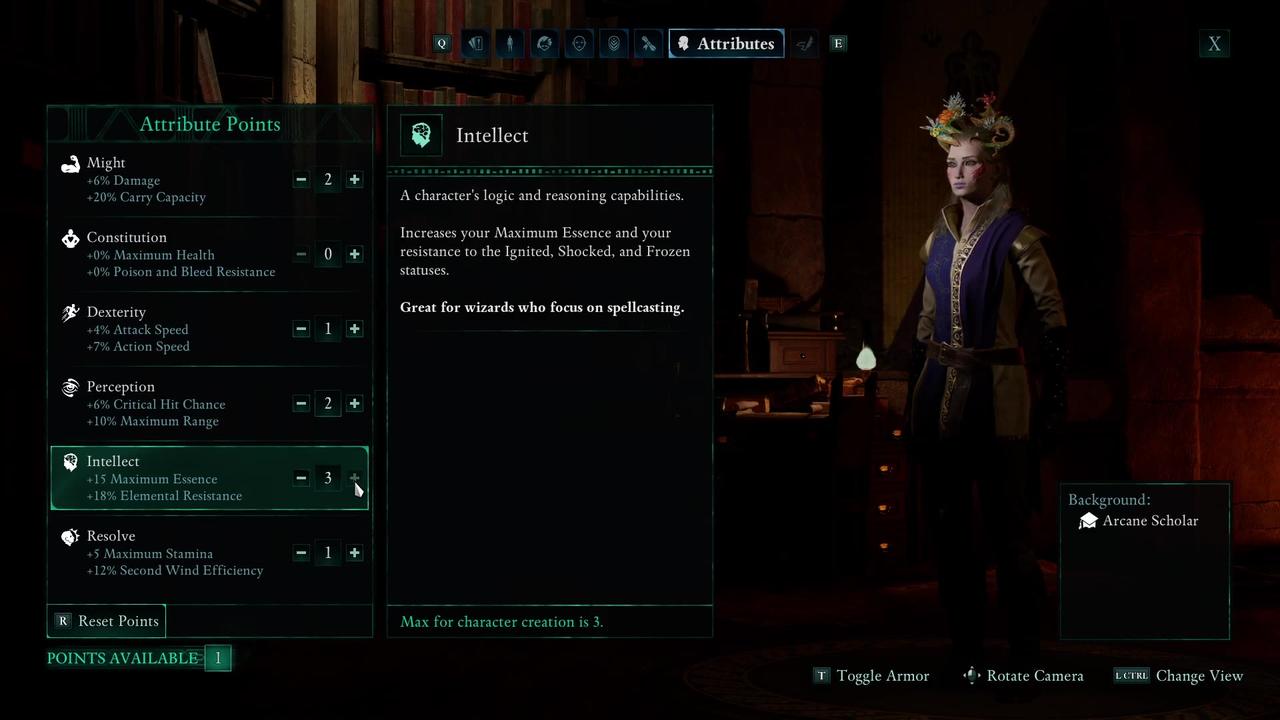Viewport: 1280px width, 720px height.
Task: Click the emblem icon left of crafting tools
Action: [613, 43]
